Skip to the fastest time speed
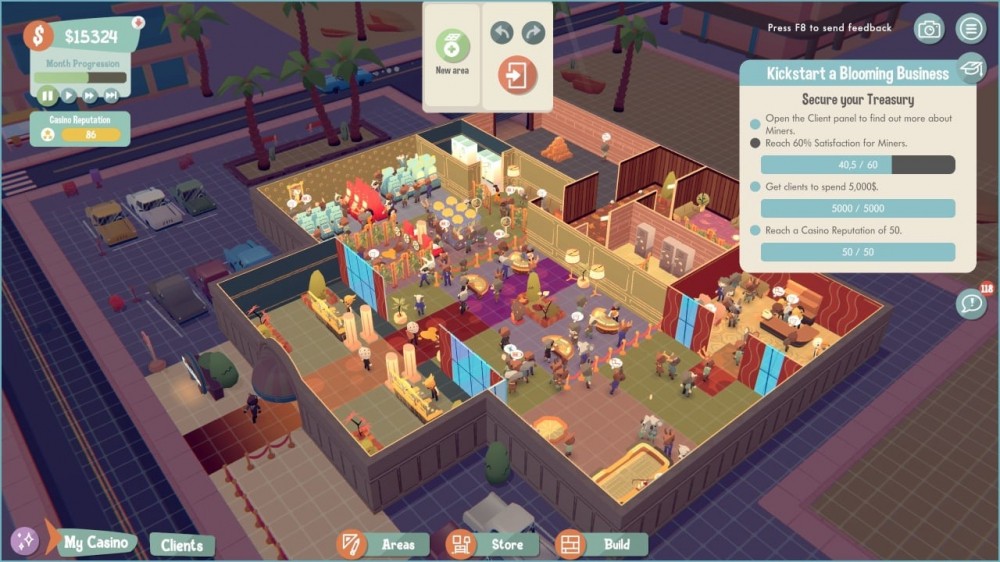 click(111, 96)
